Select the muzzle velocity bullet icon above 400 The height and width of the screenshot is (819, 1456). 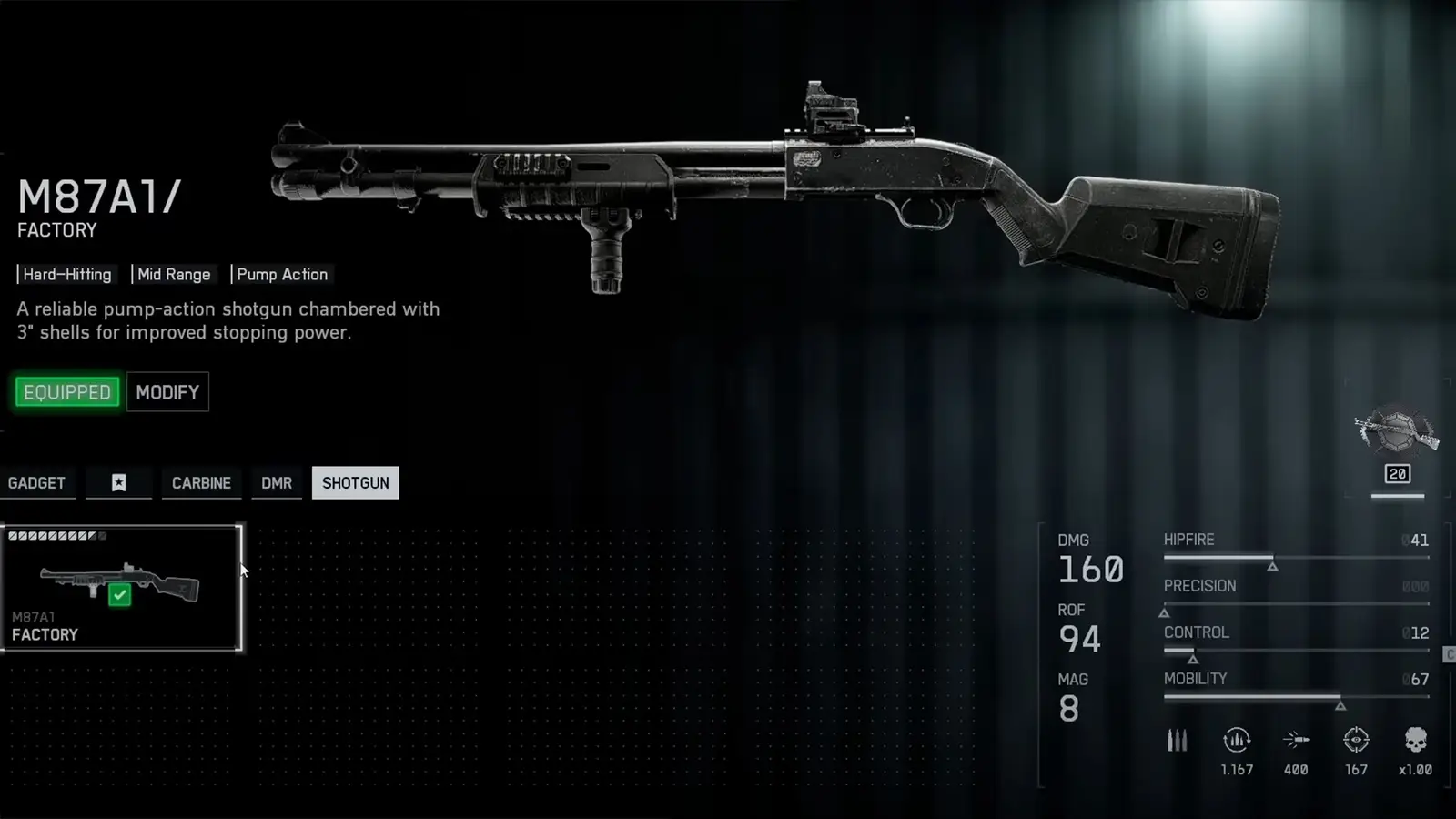point(1296,742)
